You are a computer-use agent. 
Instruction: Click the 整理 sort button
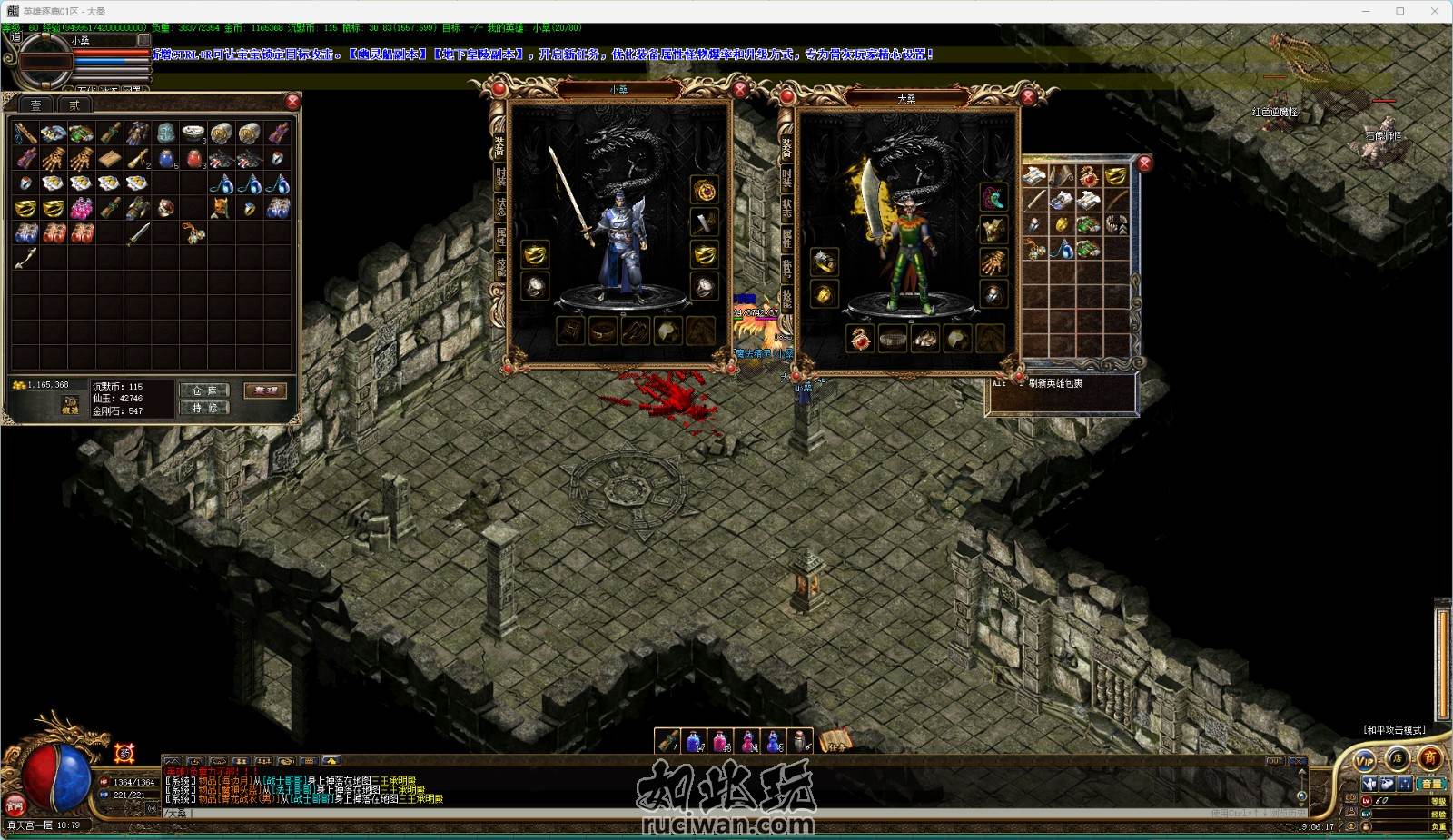pyautogui.click(x=266, y=390)
